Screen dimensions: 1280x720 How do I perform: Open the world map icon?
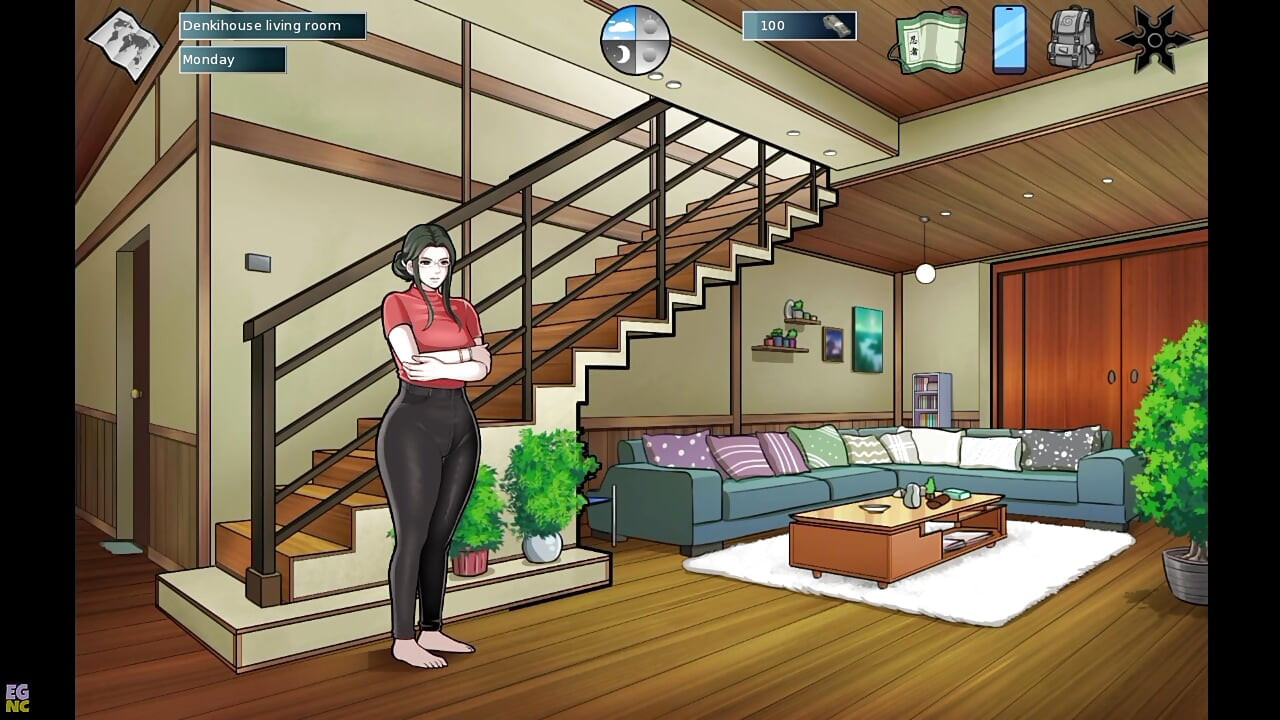123,44
